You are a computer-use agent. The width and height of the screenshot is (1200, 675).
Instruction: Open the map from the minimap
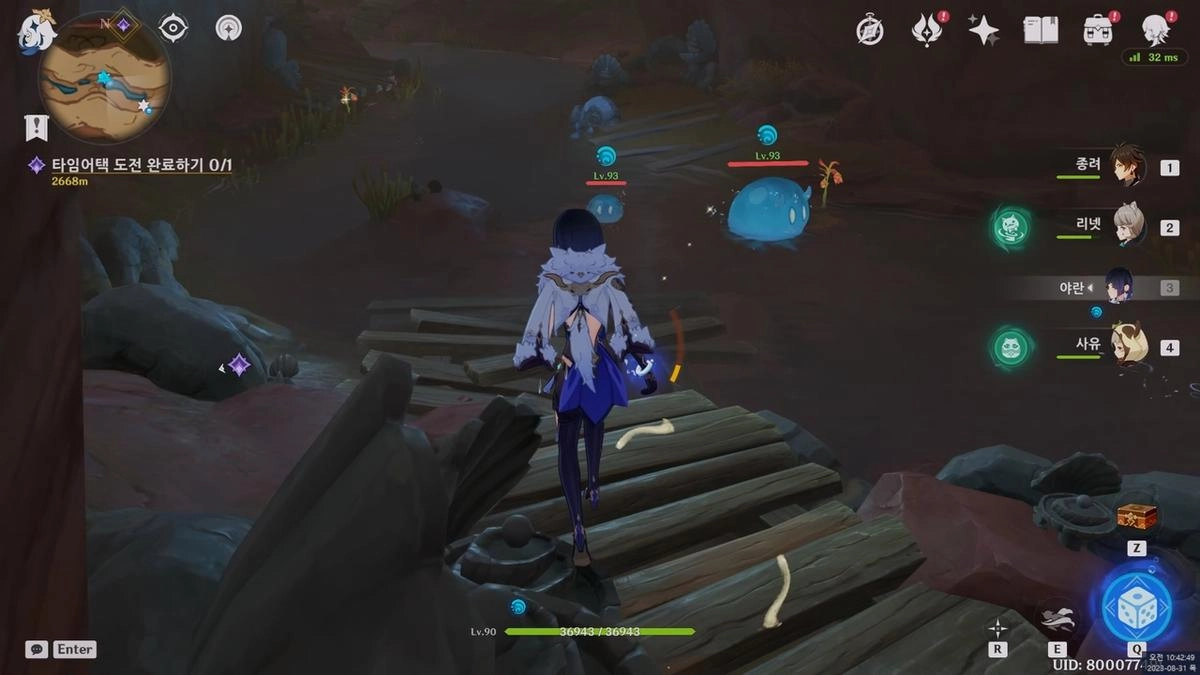(104, 77)
